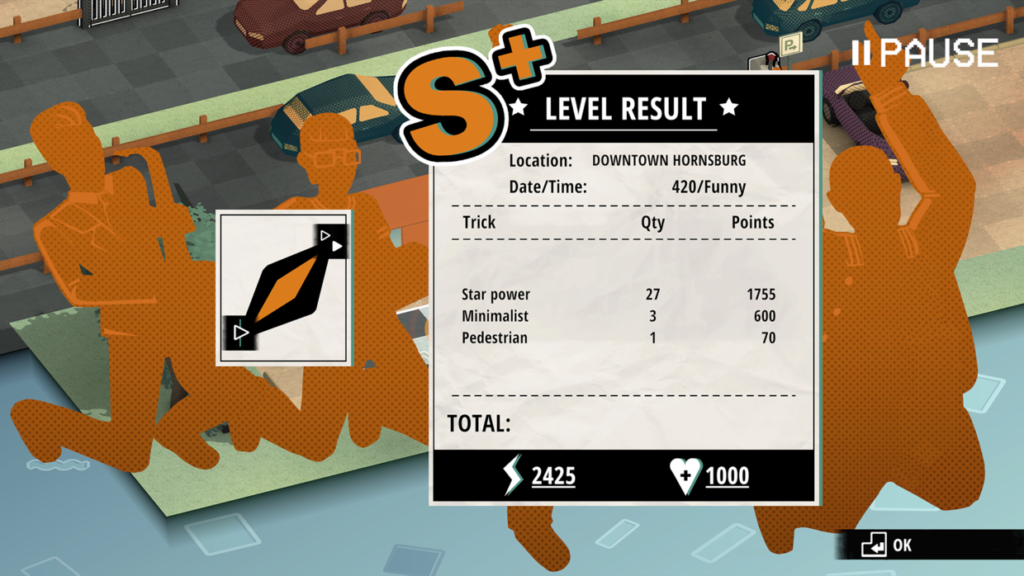This screenshot has height=576, width=1024.
Task: Confirm the level result with OK
Action: click(x=889, y=545)
